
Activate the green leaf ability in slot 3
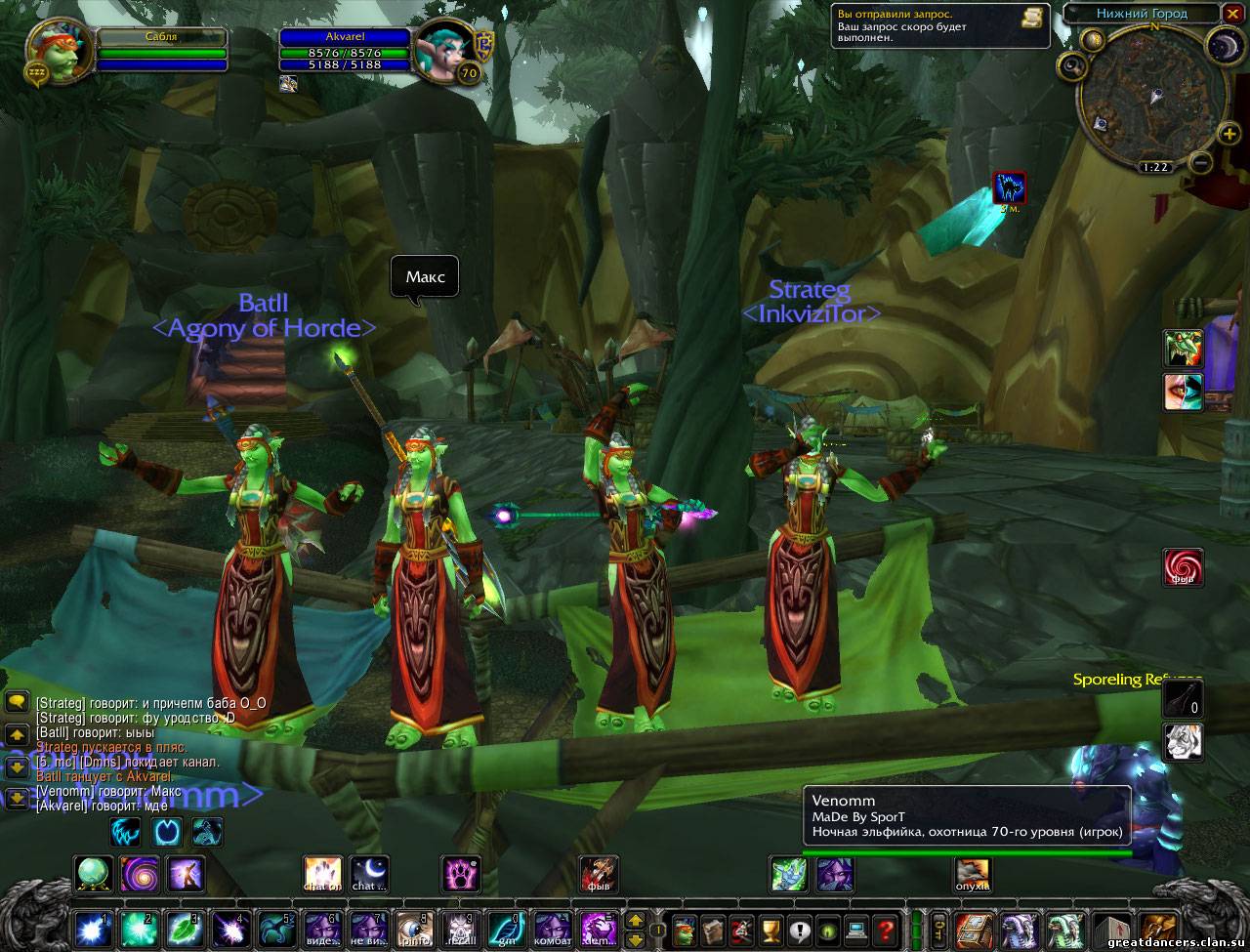tap(186, 928)
